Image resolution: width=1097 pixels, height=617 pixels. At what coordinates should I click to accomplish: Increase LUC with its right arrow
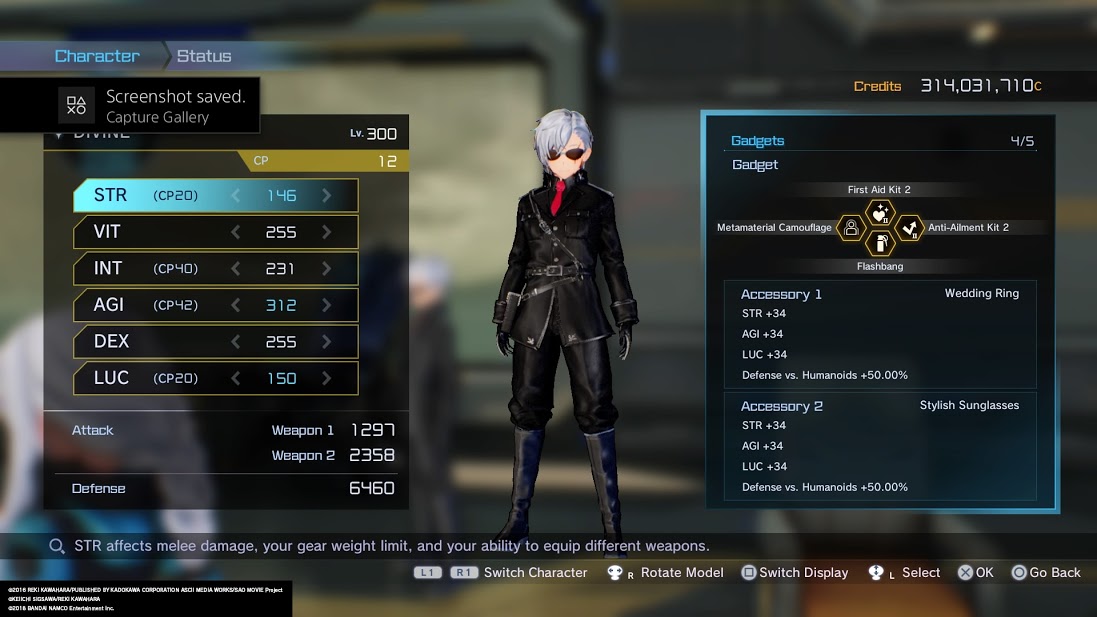(x=327, y=378)
